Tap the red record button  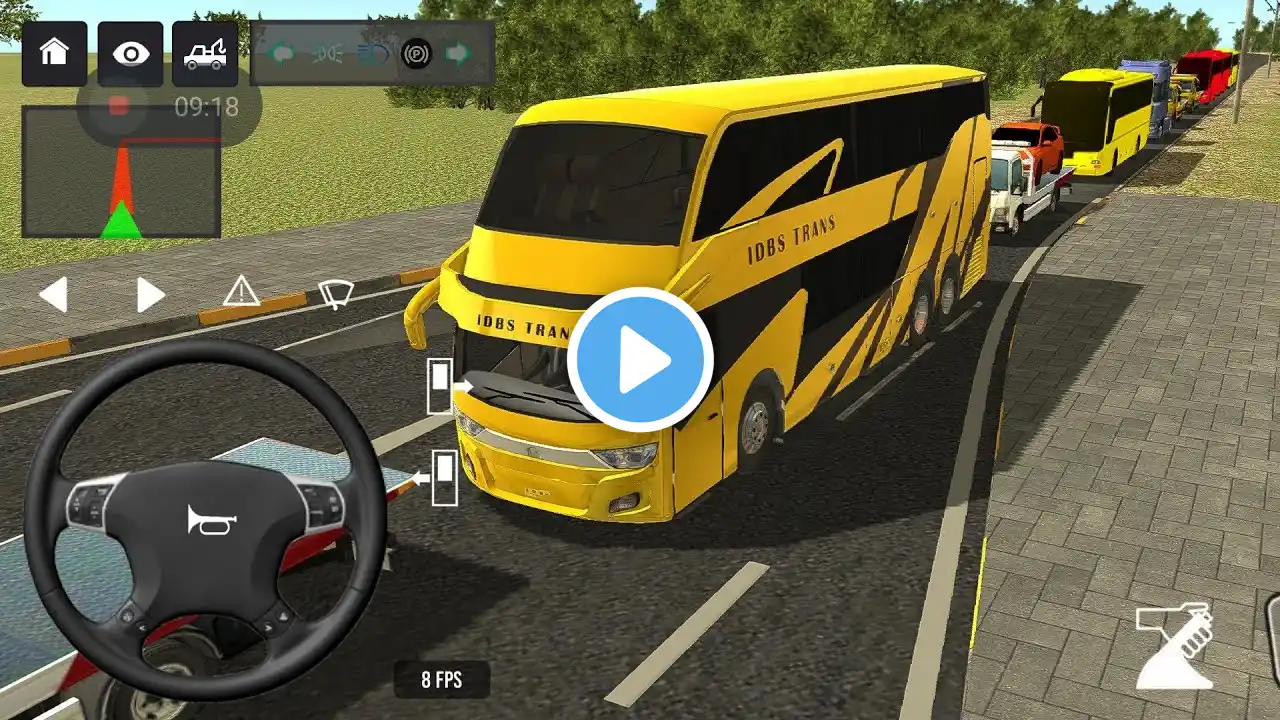pos(119,105)
